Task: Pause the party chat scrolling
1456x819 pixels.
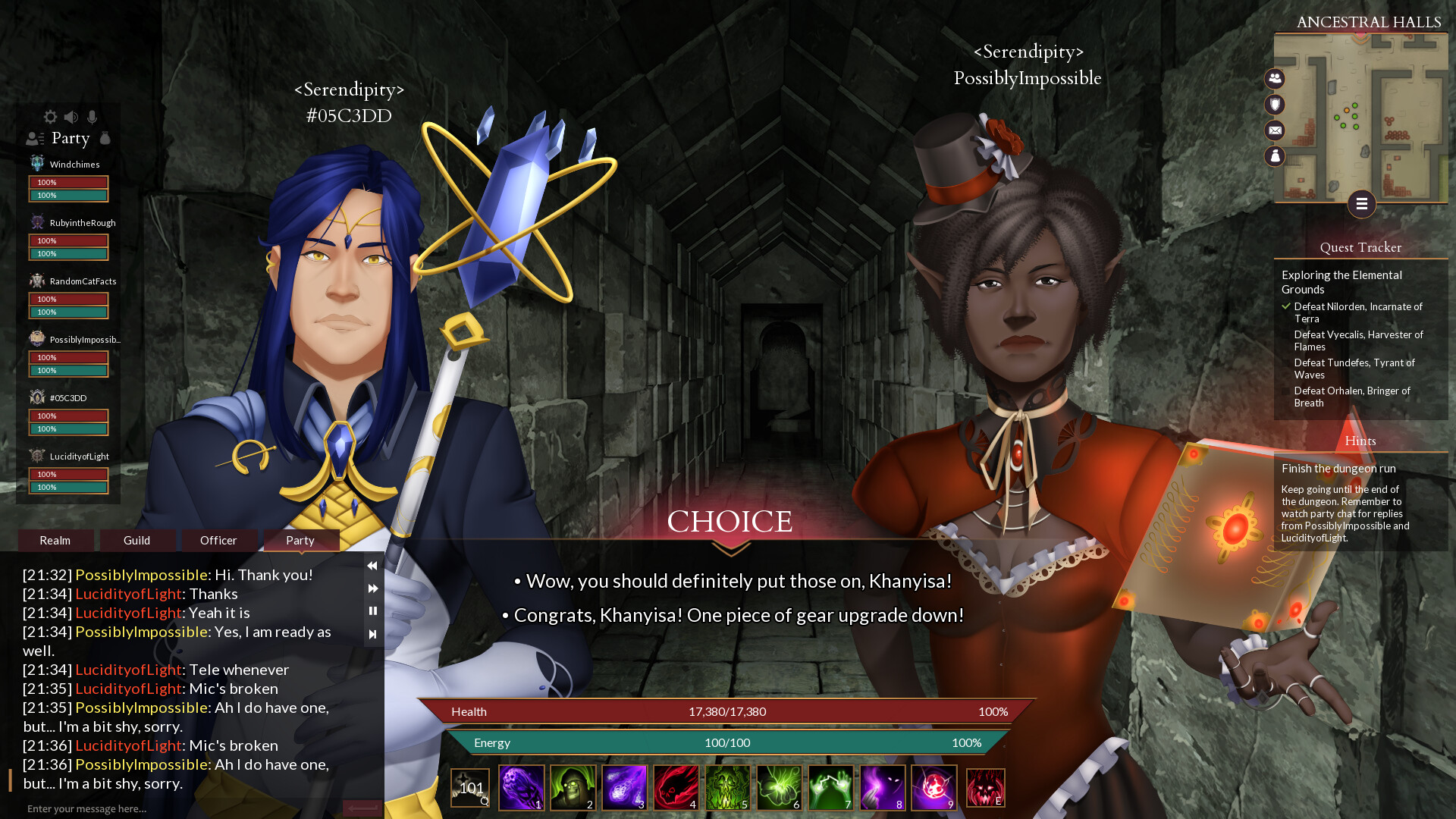Action: click(372, 610)
